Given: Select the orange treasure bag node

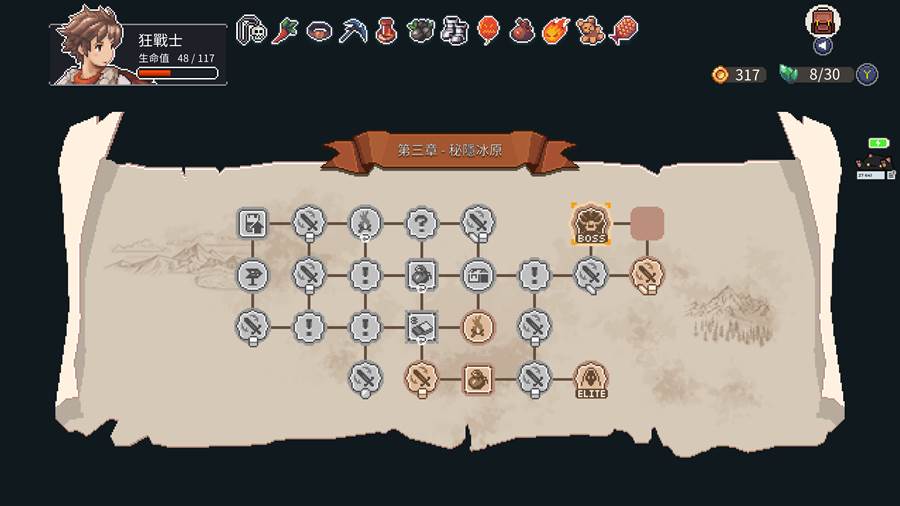Looking at the screenshot, I should click(x=477, y=379).
